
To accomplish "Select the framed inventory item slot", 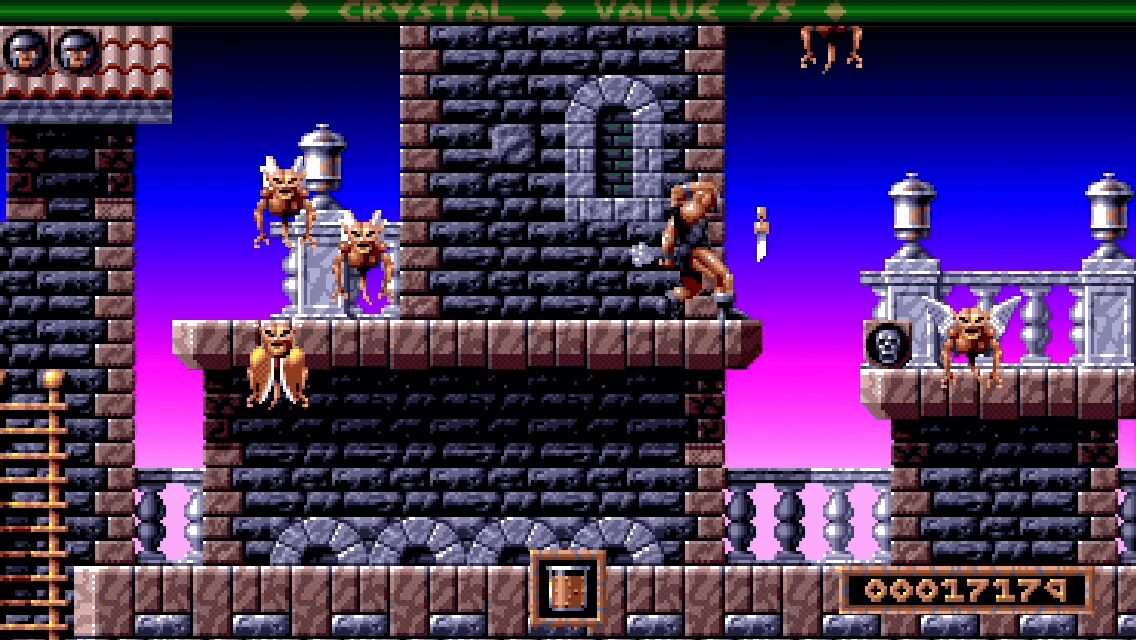I will (x=567, y=589).
